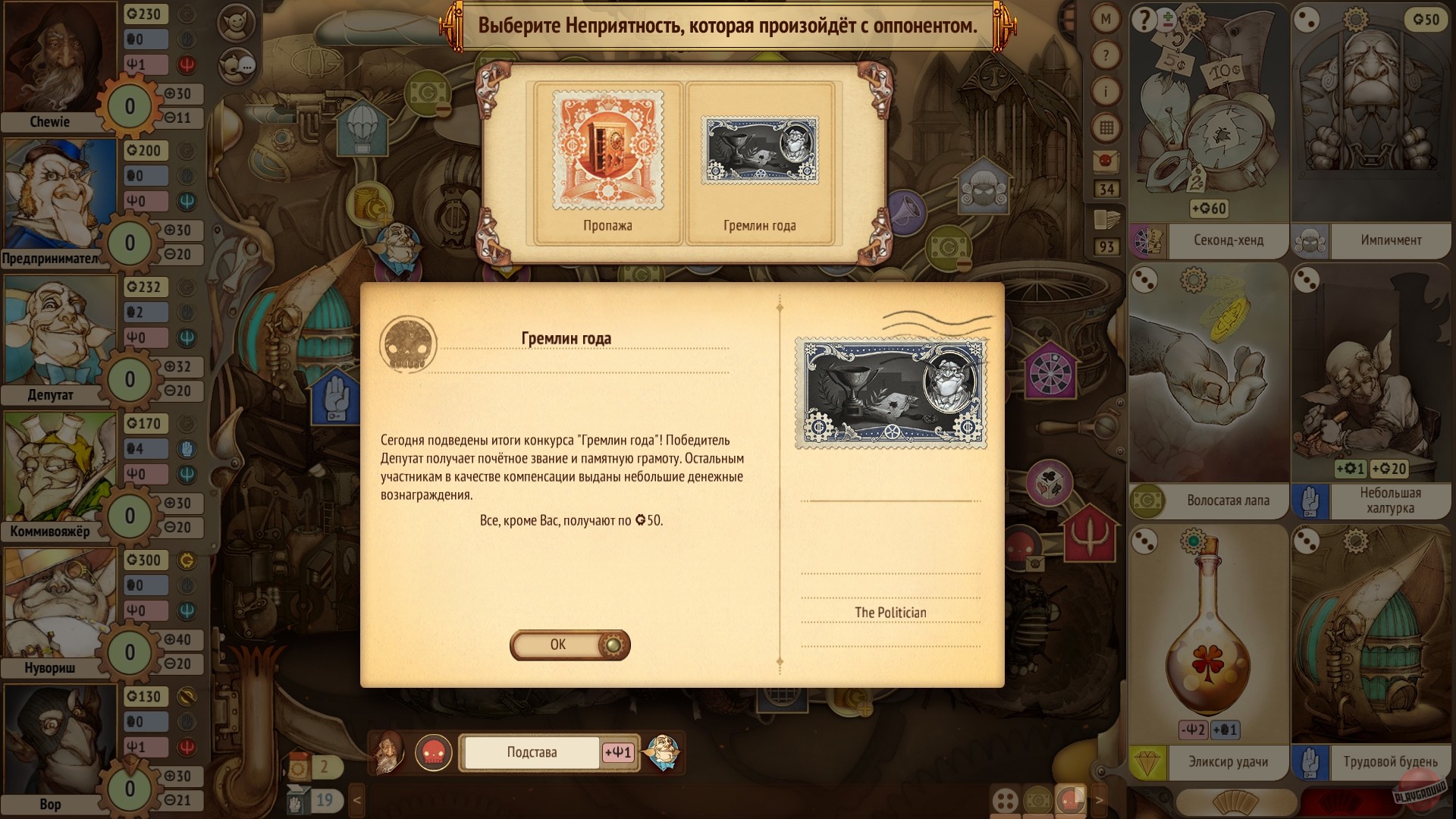Viewport: 1456px width, 819px height.
Task: Expand the bottom bar with the right arrow
Action: 1100,799
